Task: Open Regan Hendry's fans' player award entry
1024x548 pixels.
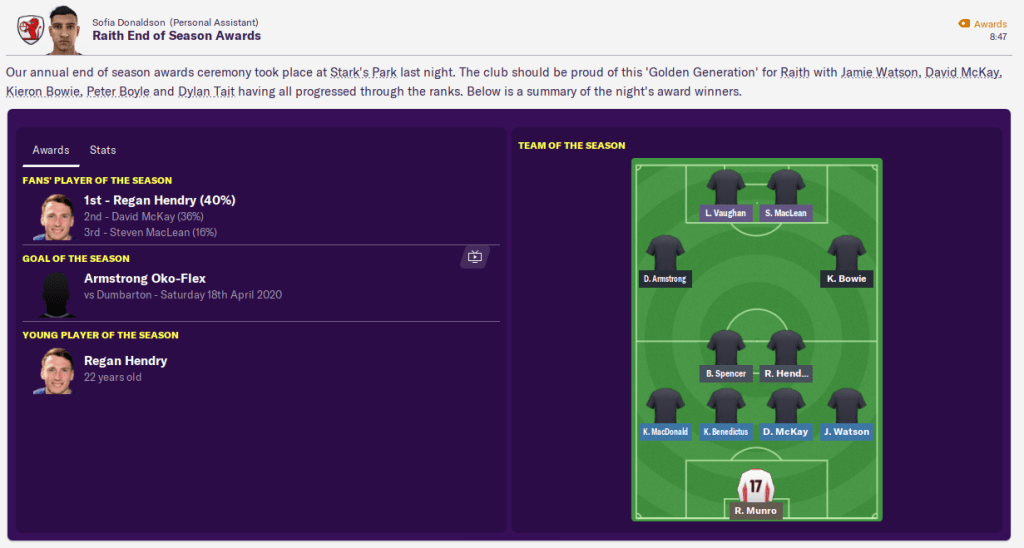Action: point(159,200)
